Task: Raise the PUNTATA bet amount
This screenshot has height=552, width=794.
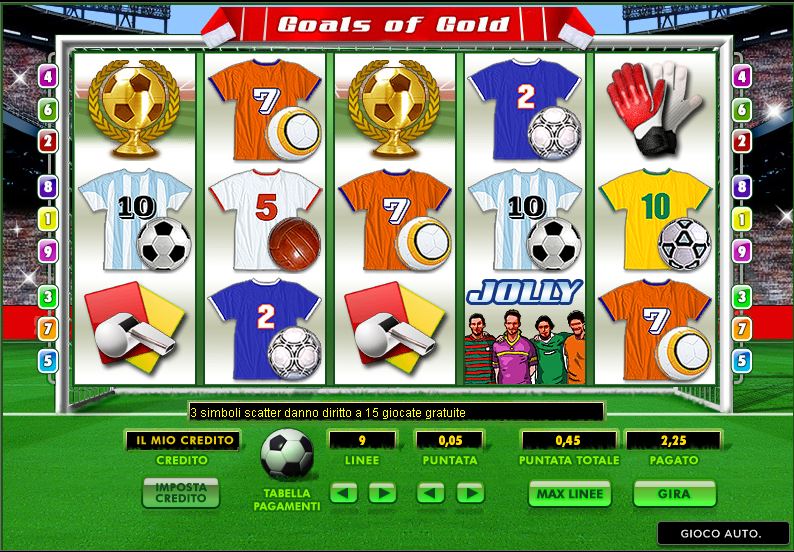Action: (469, 493)
